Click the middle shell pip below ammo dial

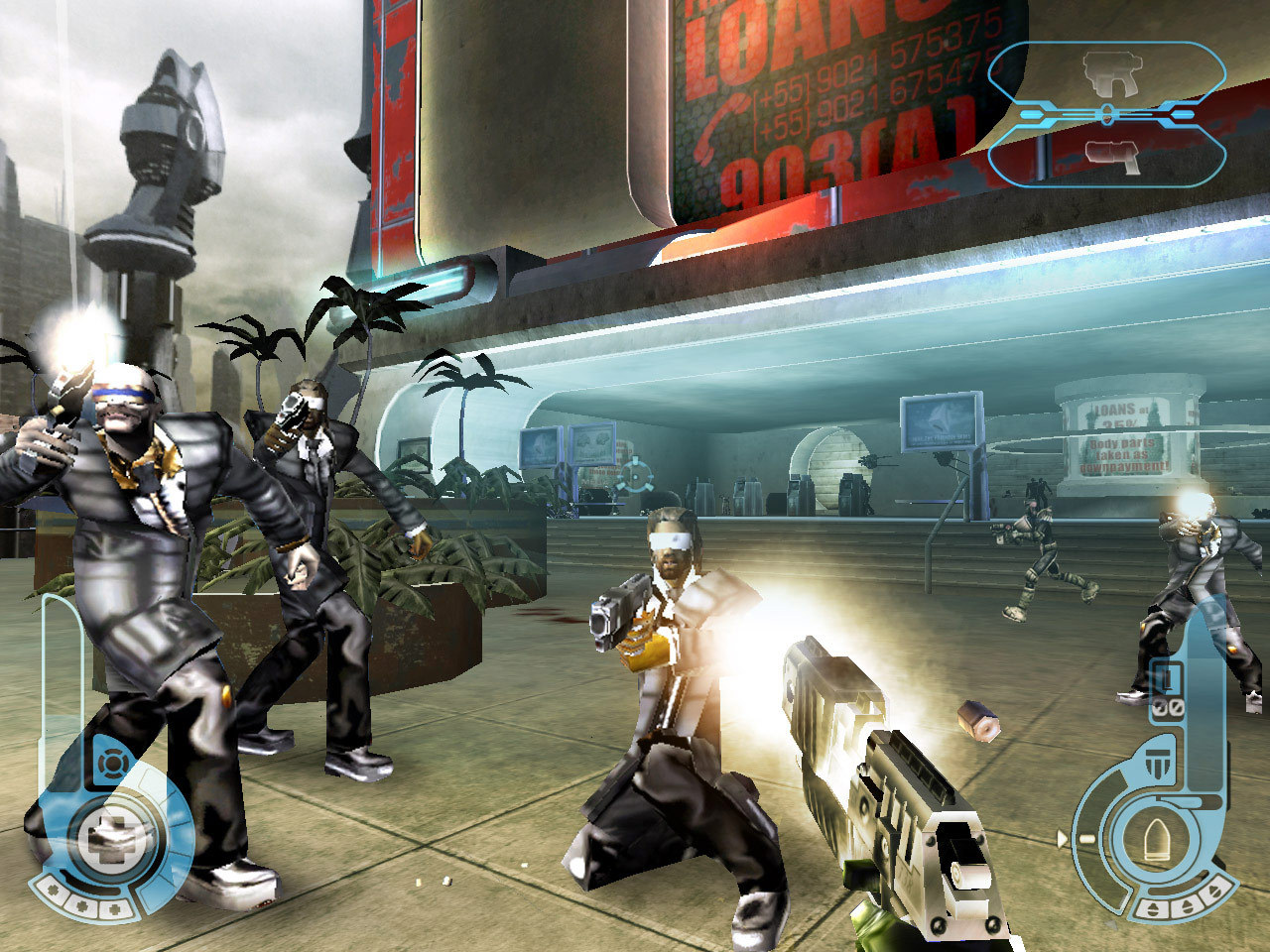1186,905
